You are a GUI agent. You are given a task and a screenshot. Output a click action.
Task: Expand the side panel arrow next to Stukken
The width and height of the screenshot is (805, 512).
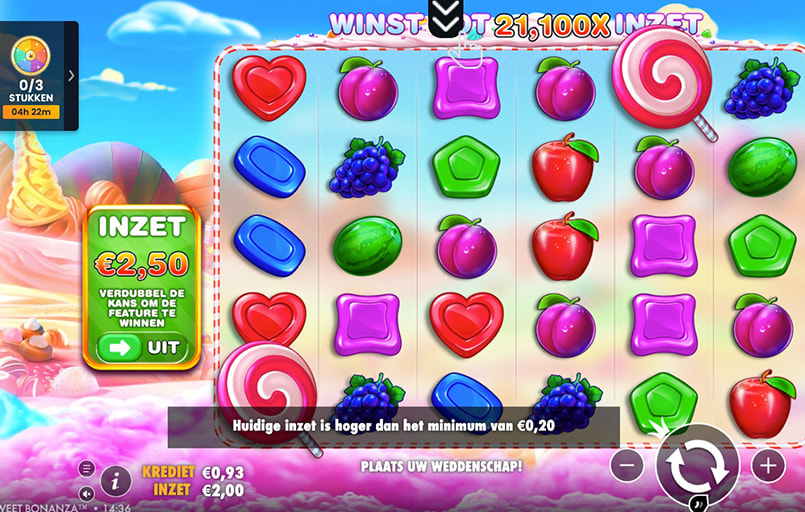pyautogui.click(x=71, y=75)
